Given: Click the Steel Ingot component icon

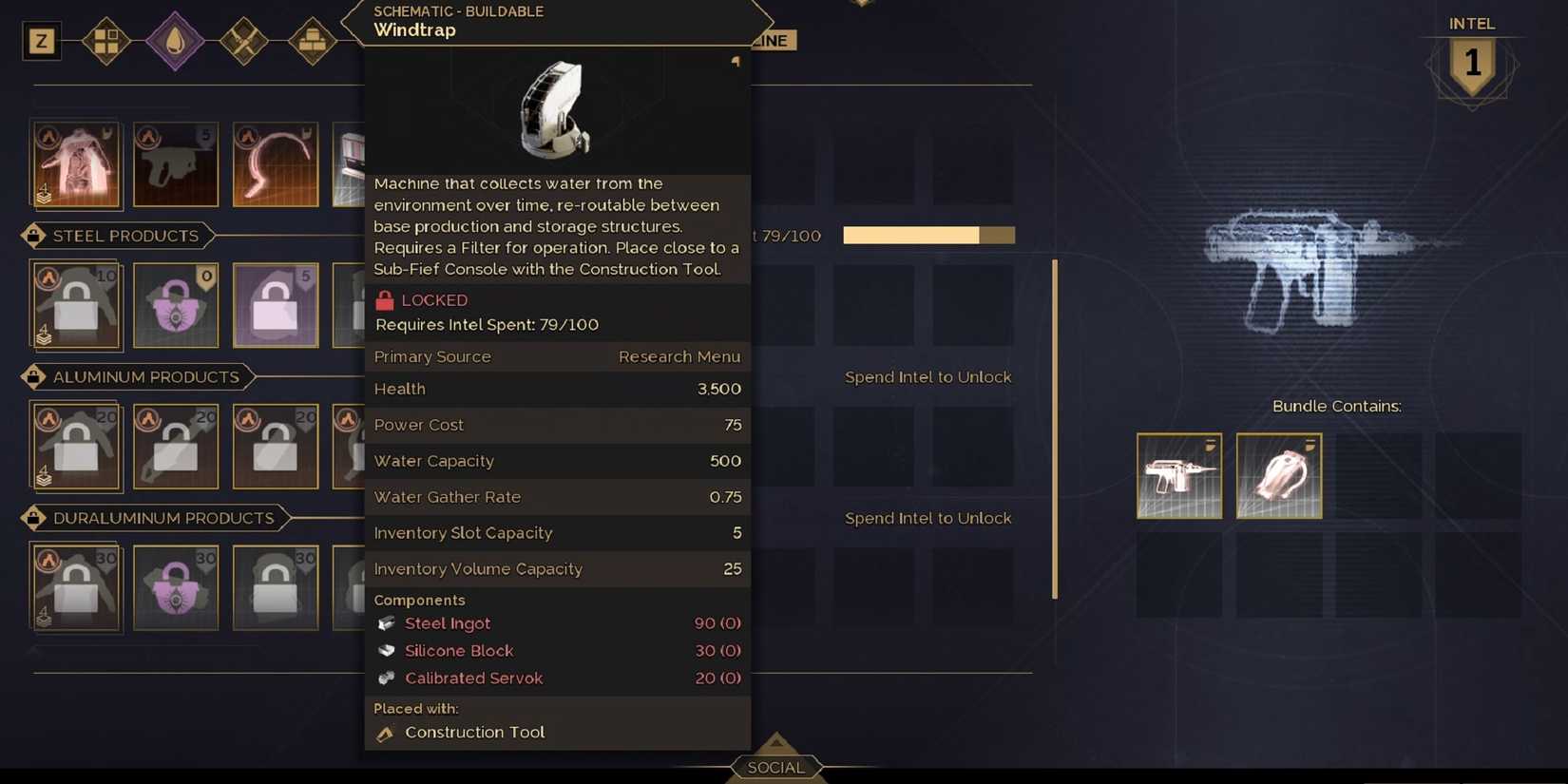Looking at the screenshot, I should click(x=386, y=623).
